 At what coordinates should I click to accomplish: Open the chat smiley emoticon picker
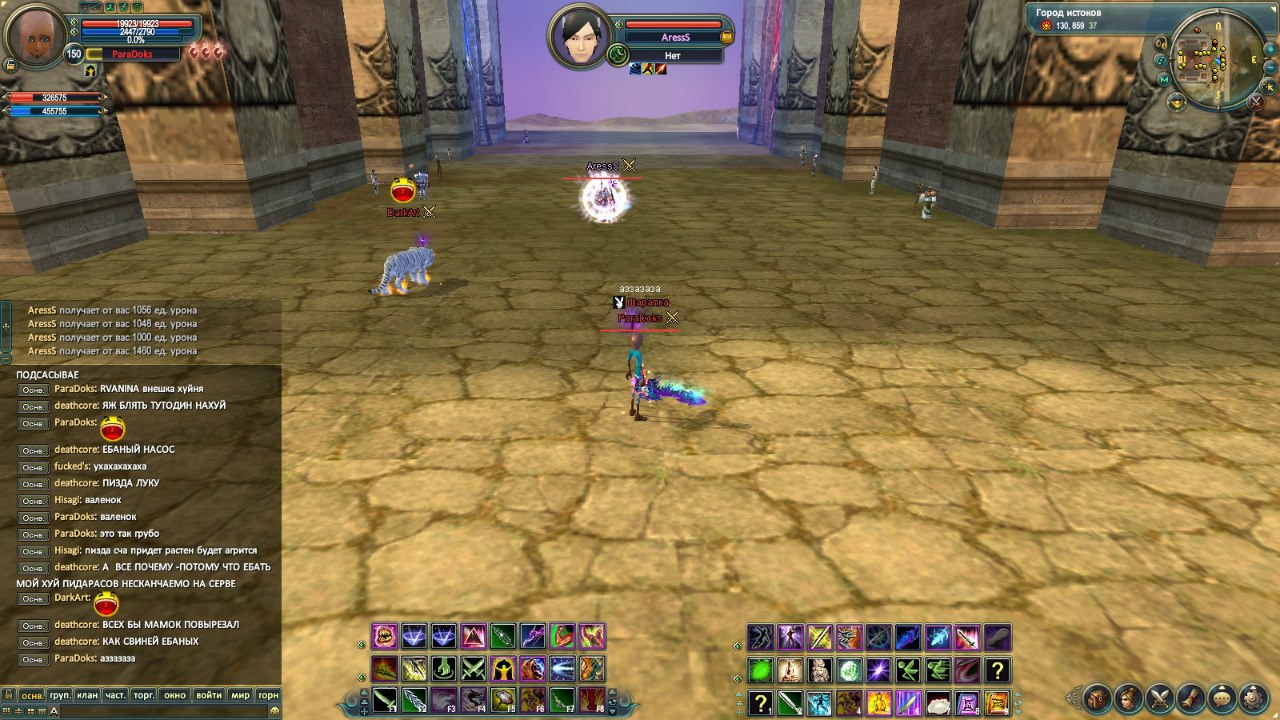coord(272,711)
